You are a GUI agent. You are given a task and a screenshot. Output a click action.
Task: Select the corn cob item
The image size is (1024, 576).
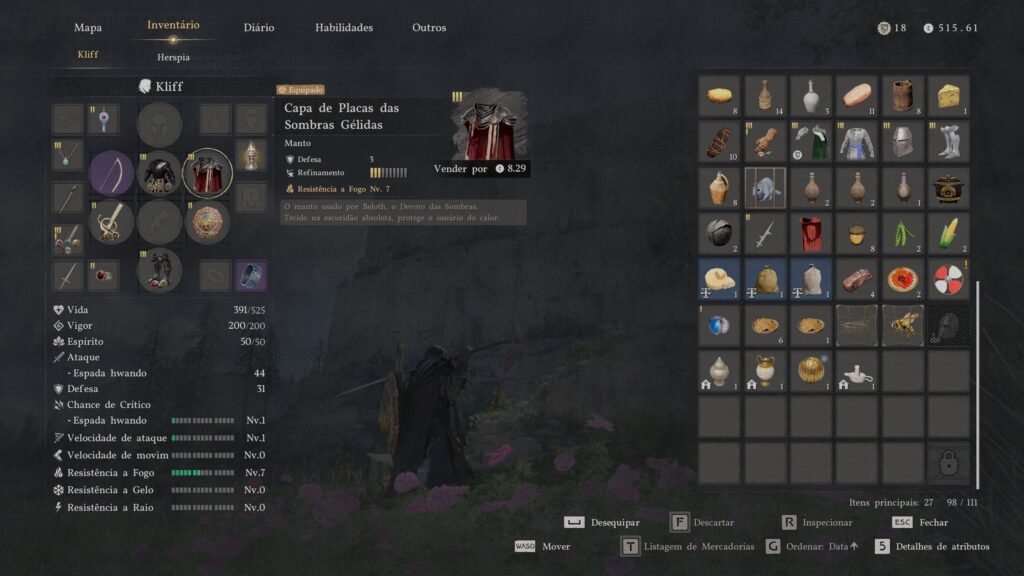pyautogui.click(x=948, y=233)
